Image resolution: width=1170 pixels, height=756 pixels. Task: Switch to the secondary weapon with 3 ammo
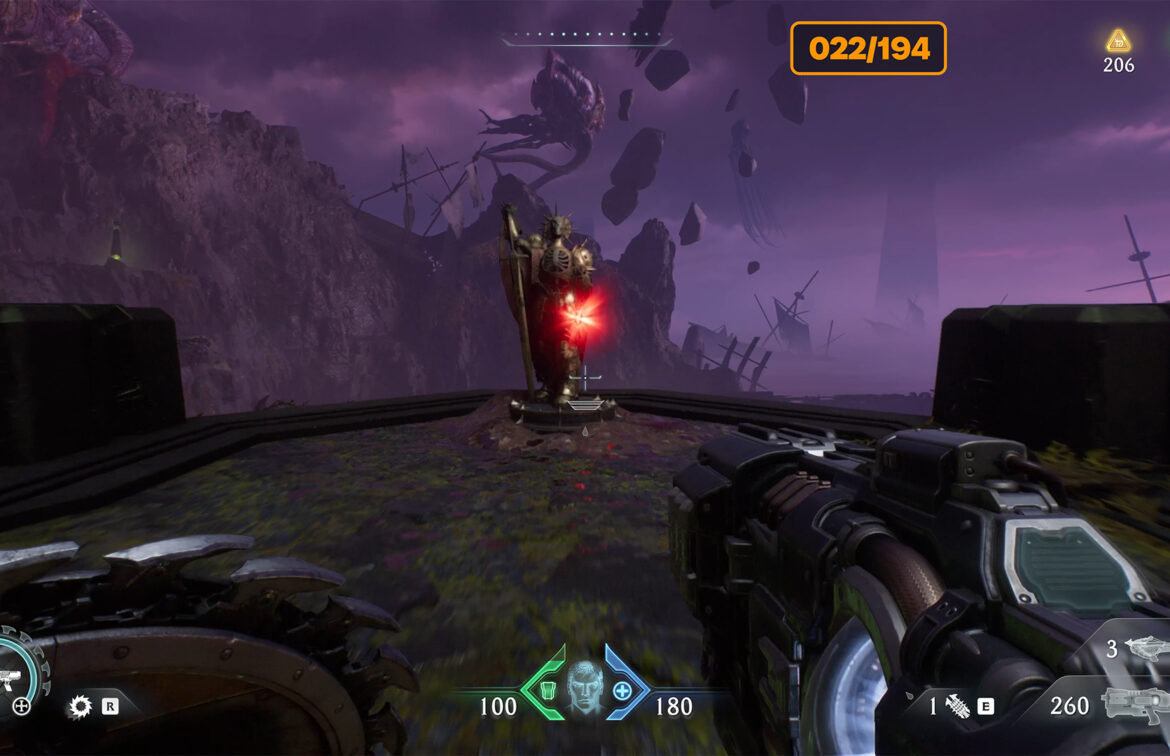point(1143,648)
